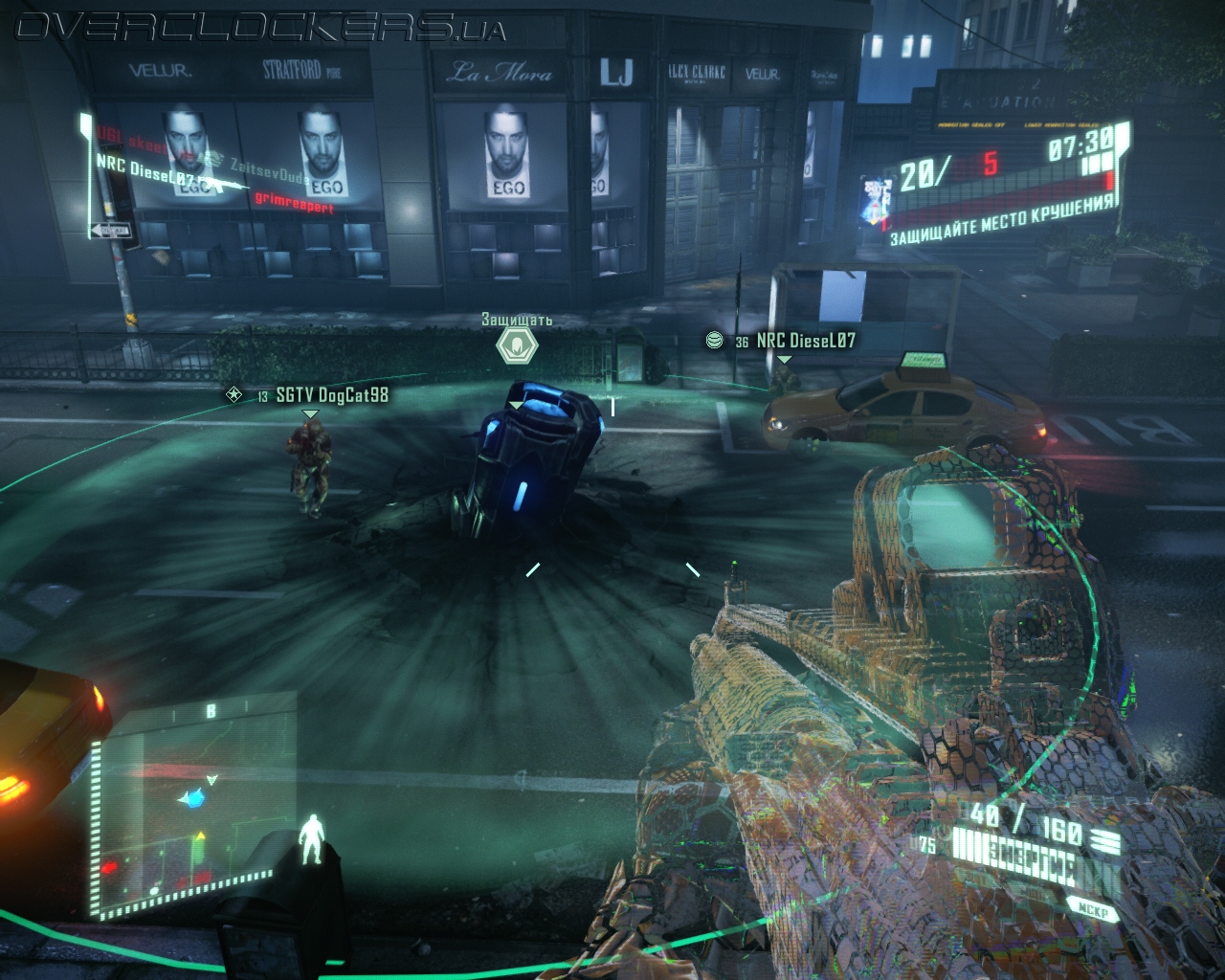Select the hexagonal Защищать objective marker
Screen dimensions: 1225x980
[x=518, y=345]
